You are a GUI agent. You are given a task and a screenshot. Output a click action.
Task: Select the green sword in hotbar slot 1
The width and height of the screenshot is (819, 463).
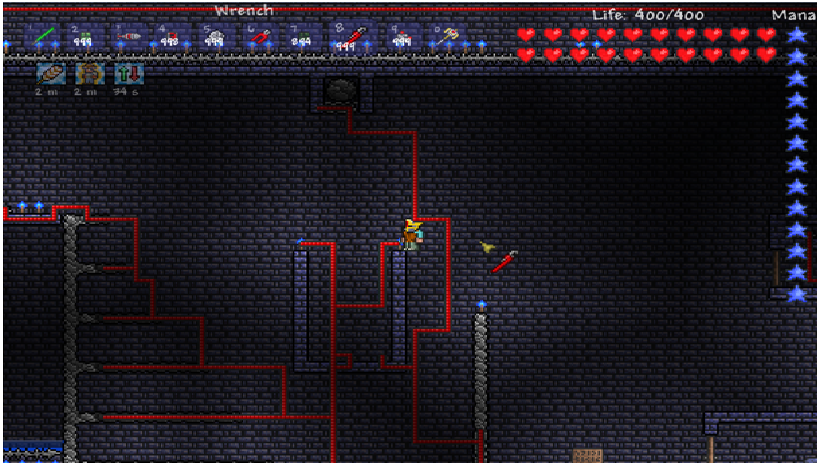[42, 38]
